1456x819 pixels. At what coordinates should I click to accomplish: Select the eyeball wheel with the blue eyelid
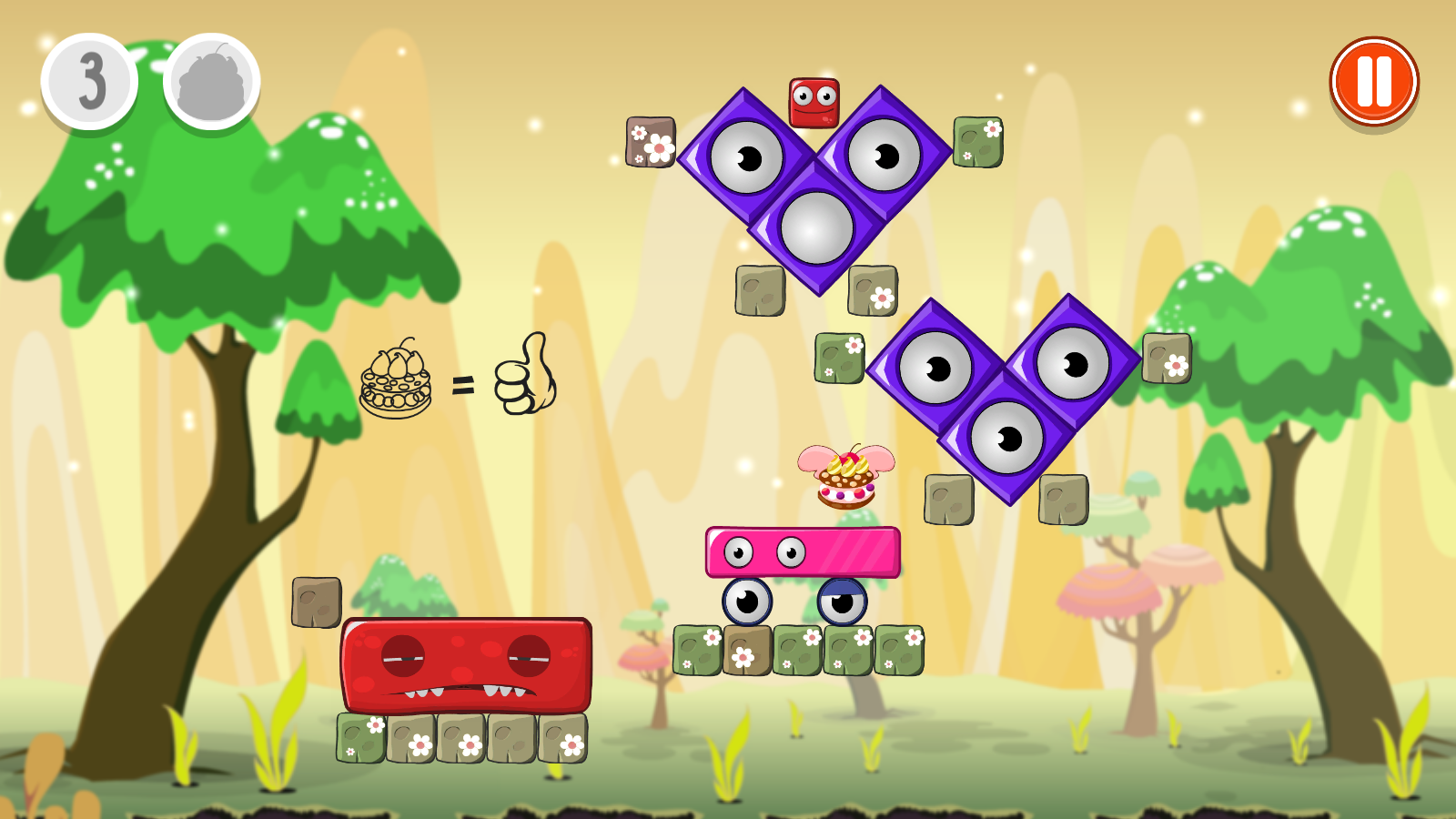[x=842, y=602]
